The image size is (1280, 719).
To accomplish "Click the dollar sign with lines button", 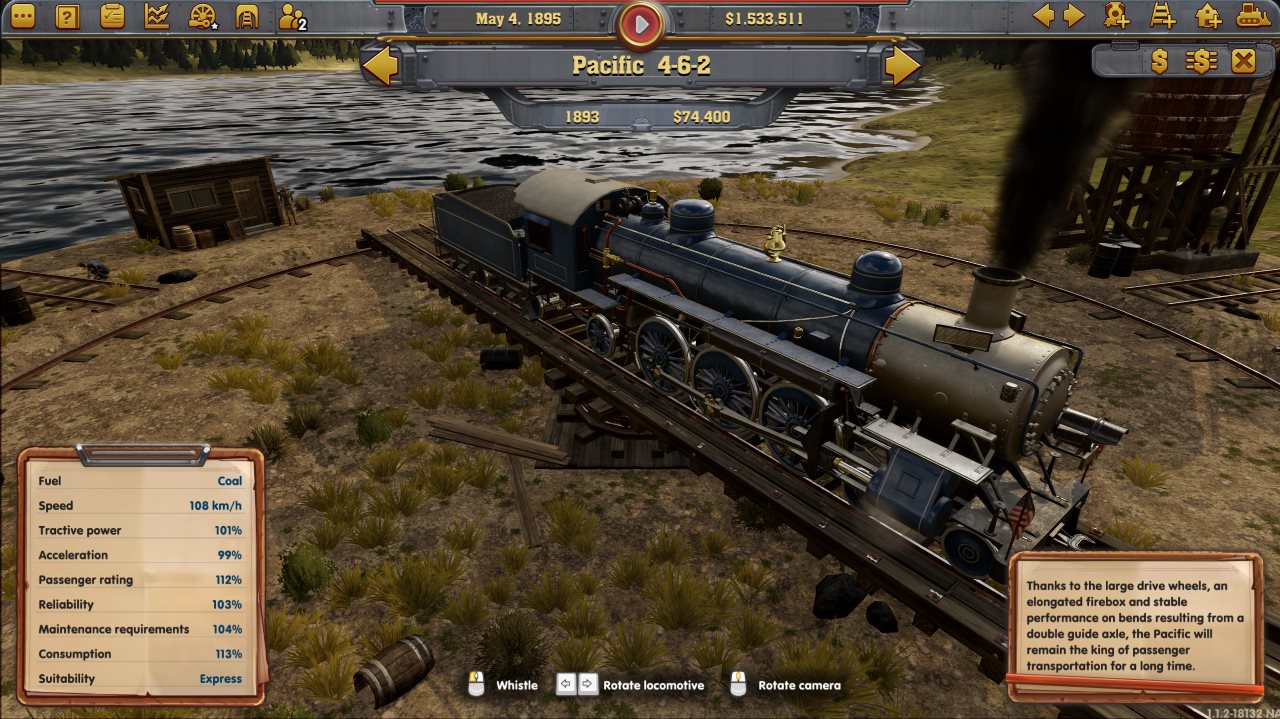I will (x=1201, y=62).
